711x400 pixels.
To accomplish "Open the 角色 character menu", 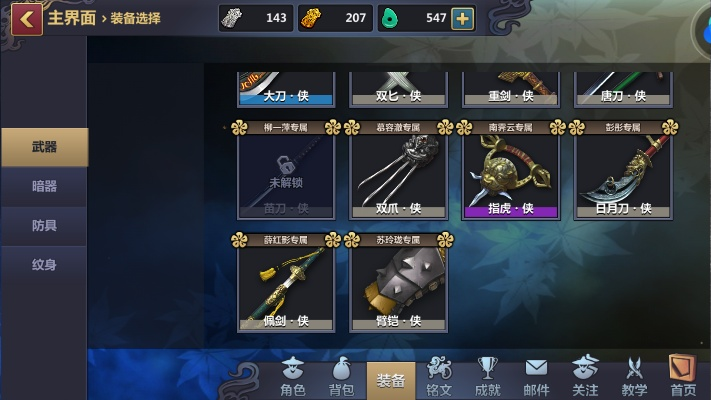I will click(x=293, y=377).
